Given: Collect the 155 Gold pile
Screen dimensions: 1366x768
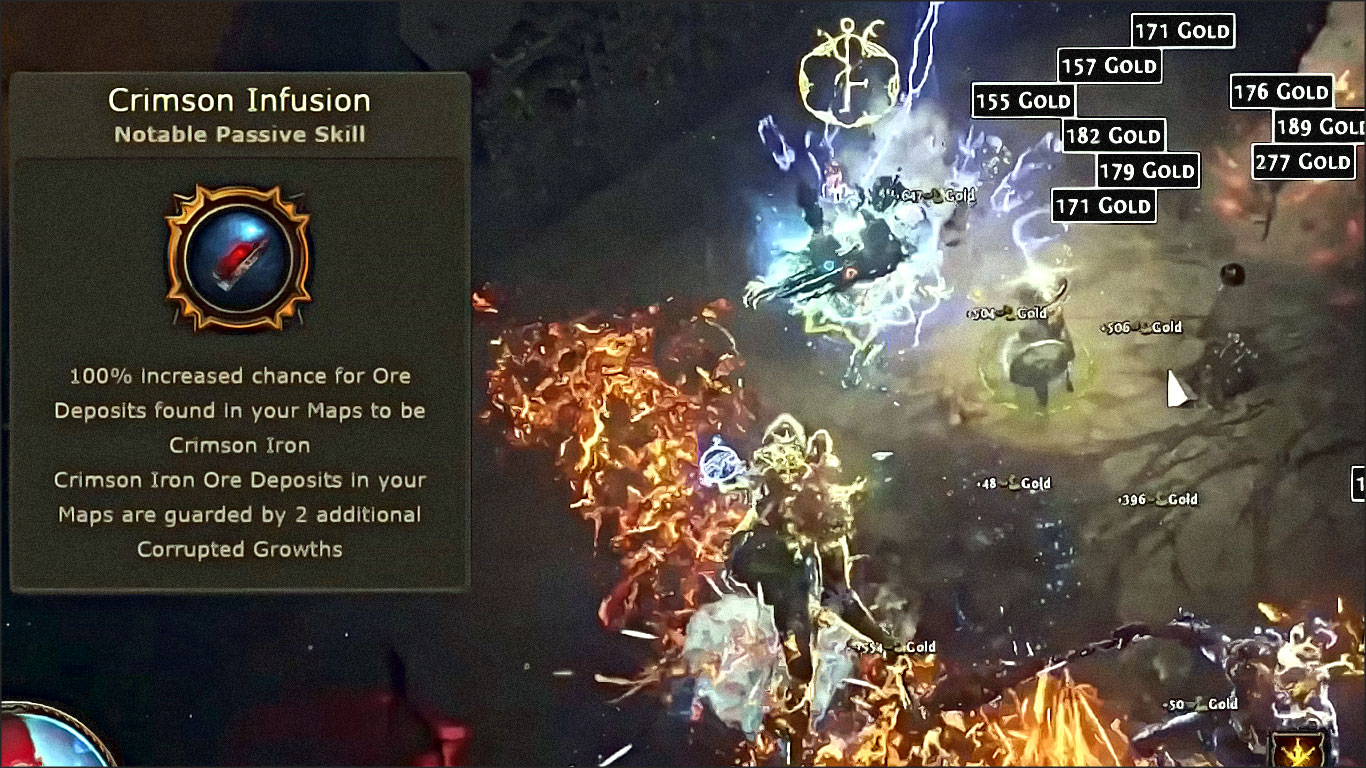Looking at the screenshot, I should click(x=1021, y=100).
